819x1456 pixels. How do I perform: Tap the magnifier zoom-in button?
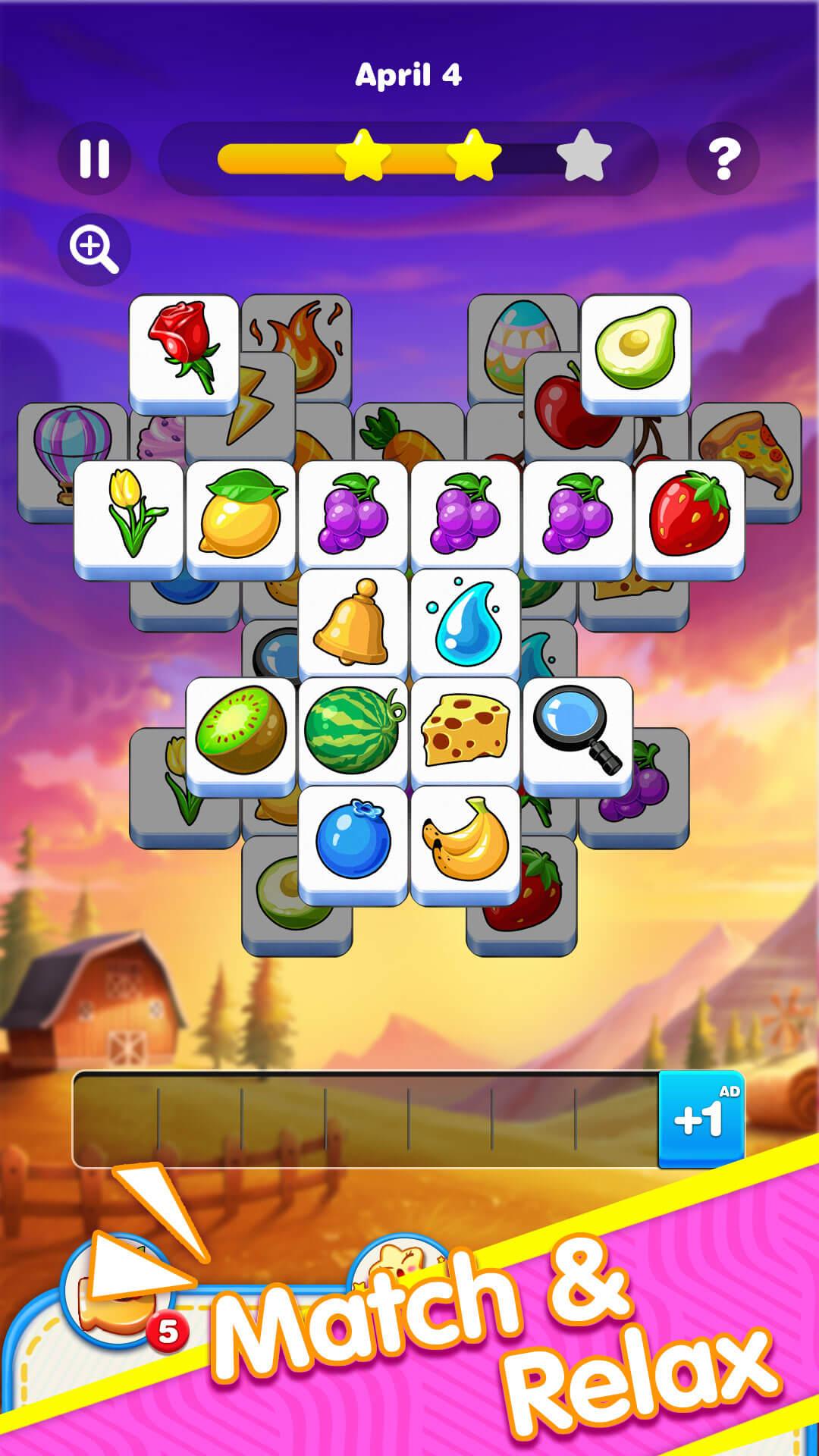coord(94,249)
